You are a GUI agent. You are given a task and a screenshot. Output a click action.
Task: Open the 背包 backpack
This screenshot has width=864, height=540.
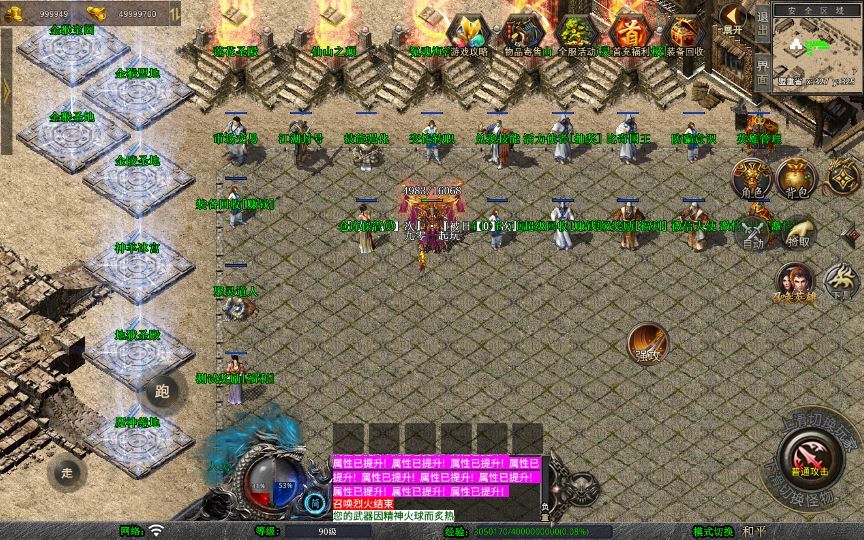tap(797, 178)
